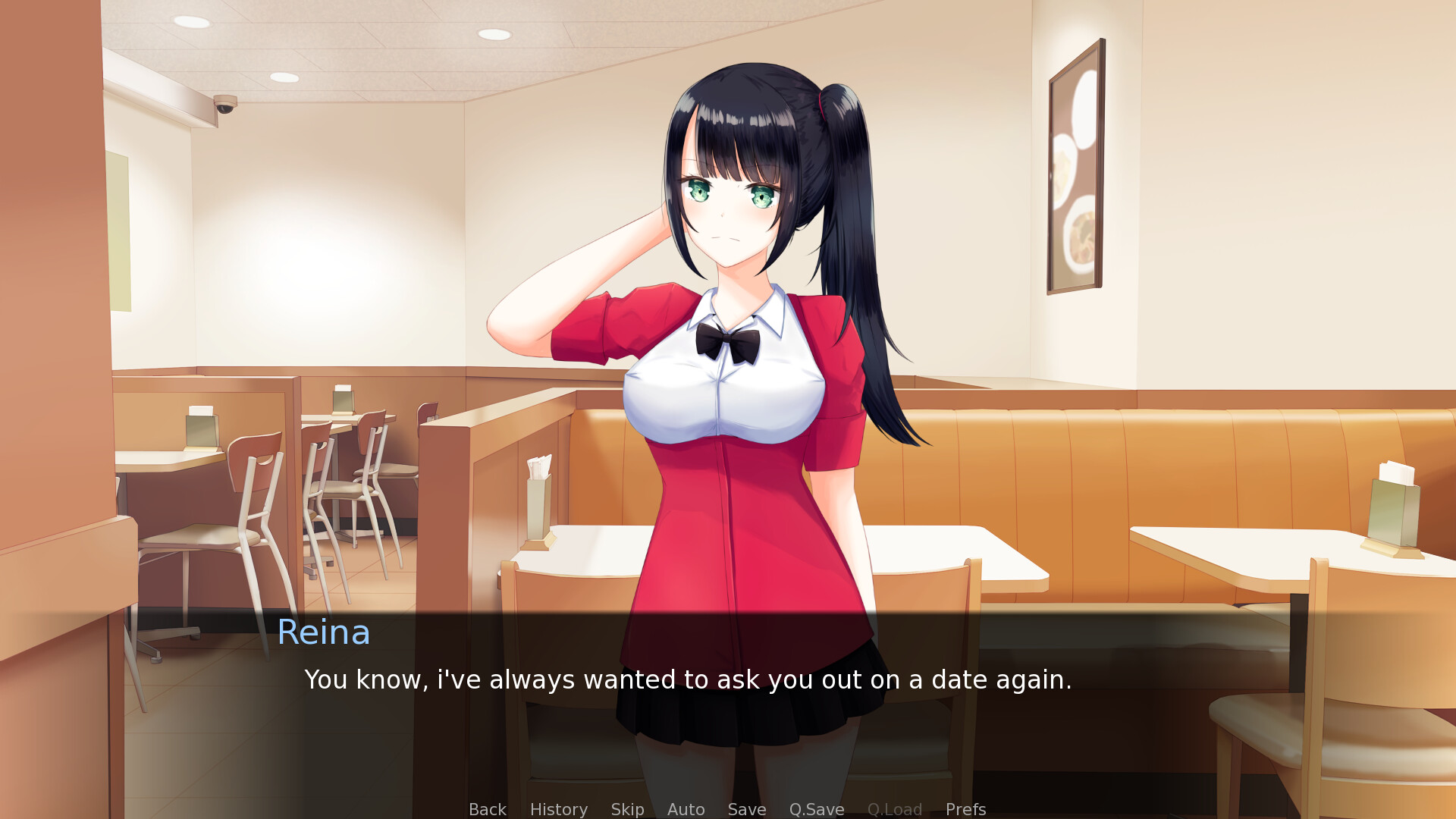Toggle Skip mode for dialogue
The height and width of the screenshot is (819, 1456).
coord(627,809)
